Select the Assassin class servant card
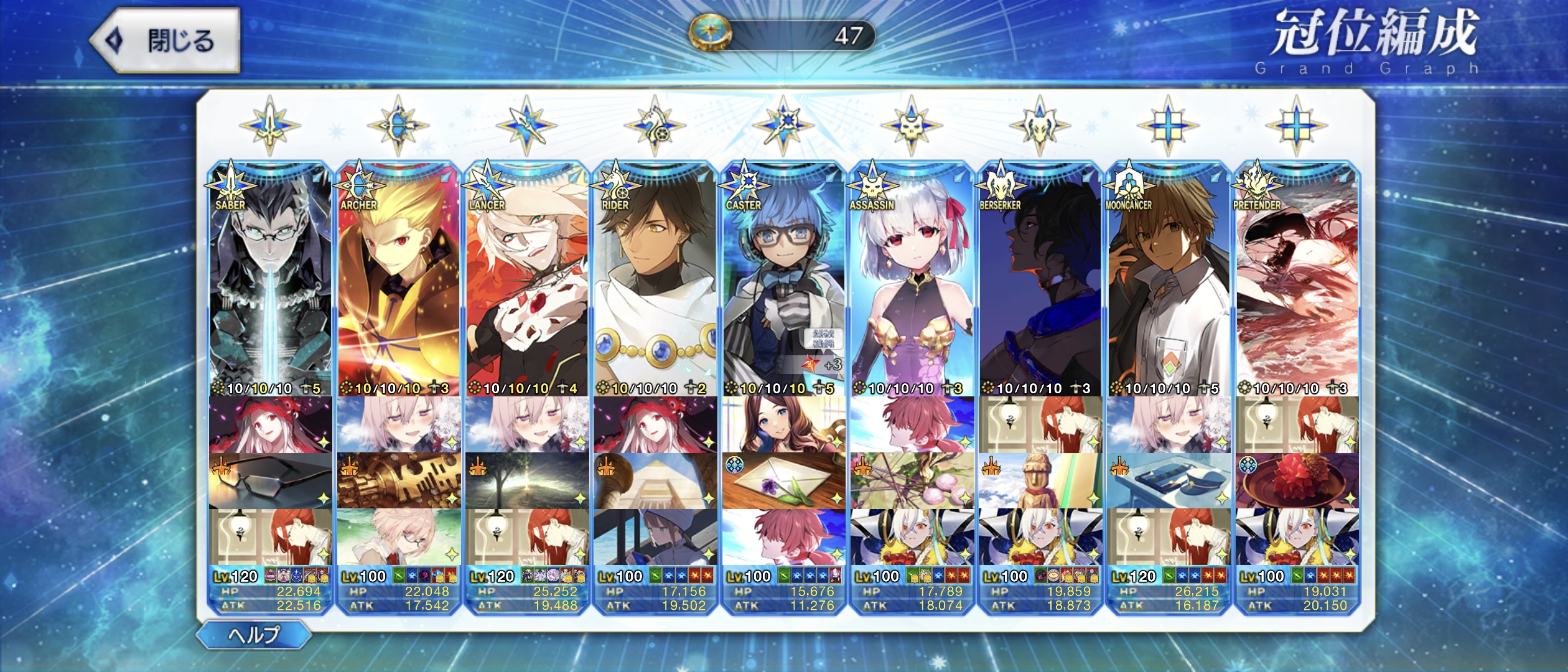Screen dimensions: 1568x672 [912, 280]
